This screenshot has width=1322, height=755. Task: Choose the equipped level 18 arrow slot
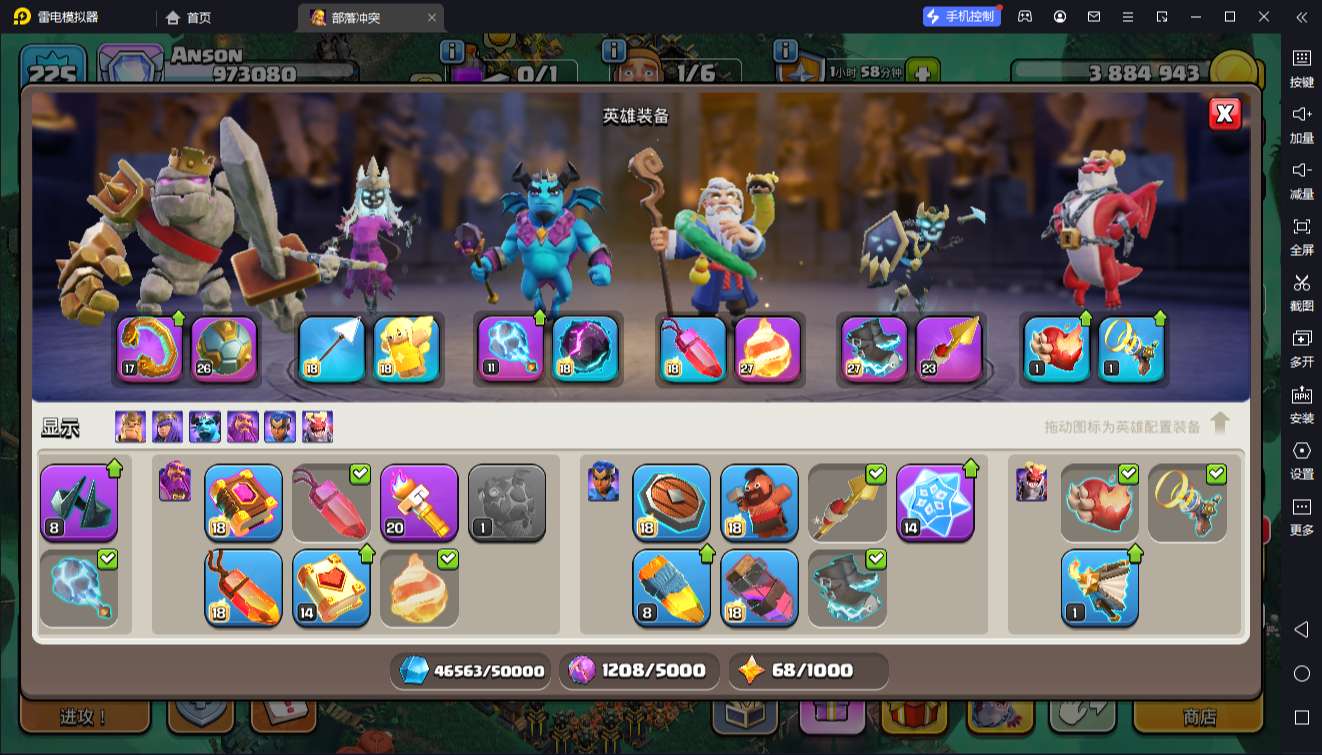tap(331, 349)
